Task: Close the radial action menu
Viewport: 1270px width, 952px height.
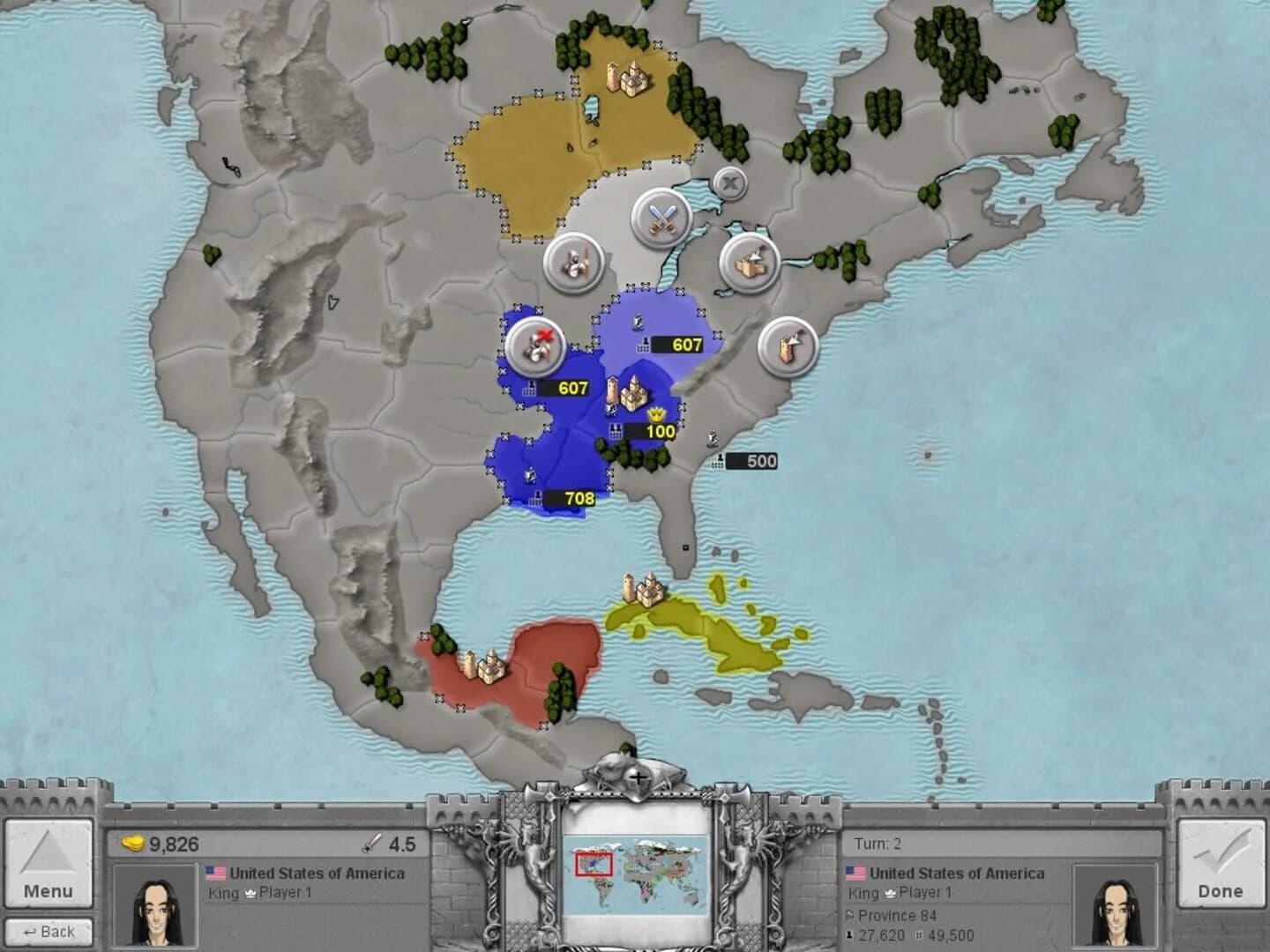Action: click(x=729, y=184)
